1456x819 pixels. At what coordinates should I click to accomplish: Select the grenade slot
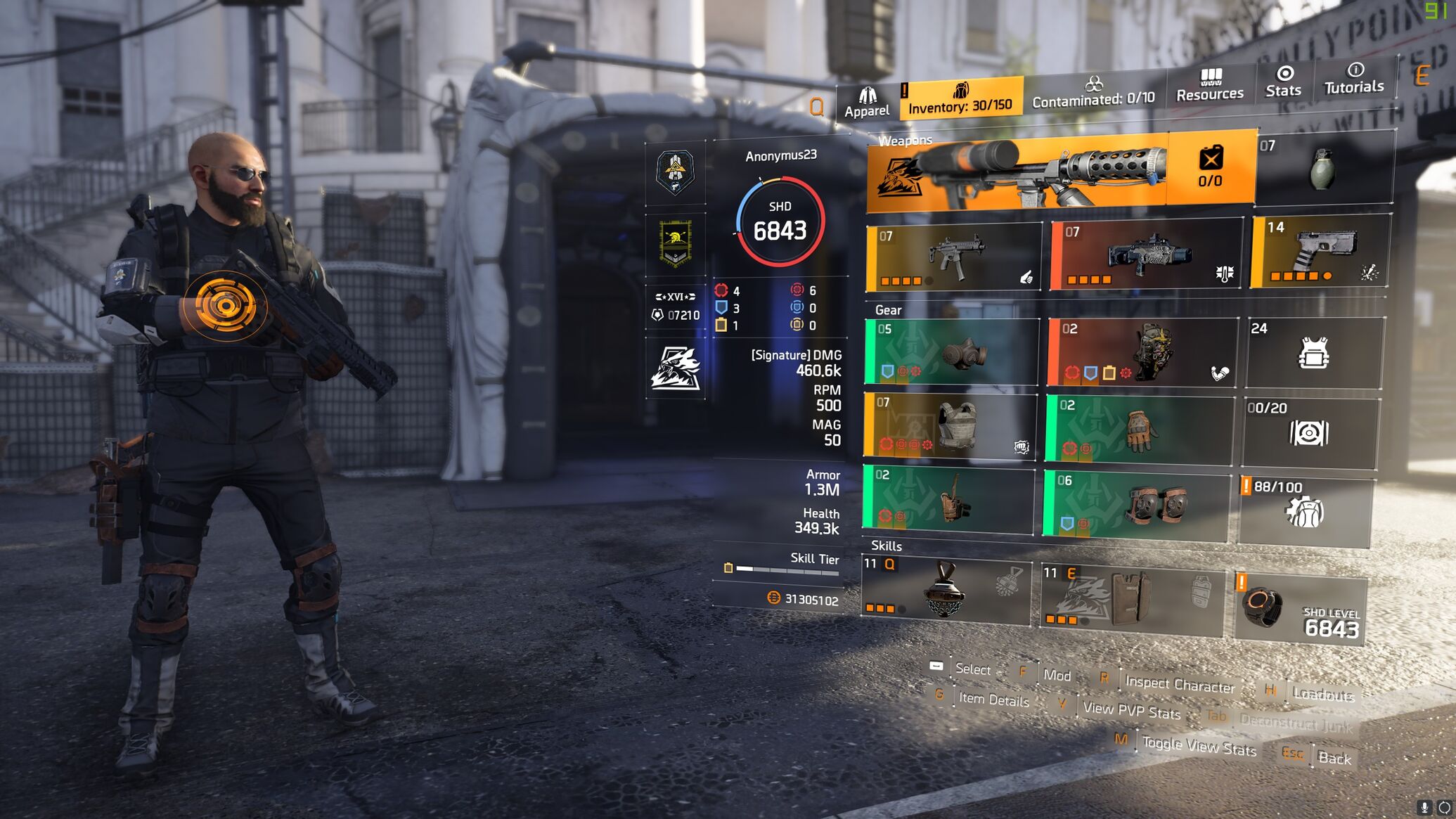click(x=1323, y=167)
